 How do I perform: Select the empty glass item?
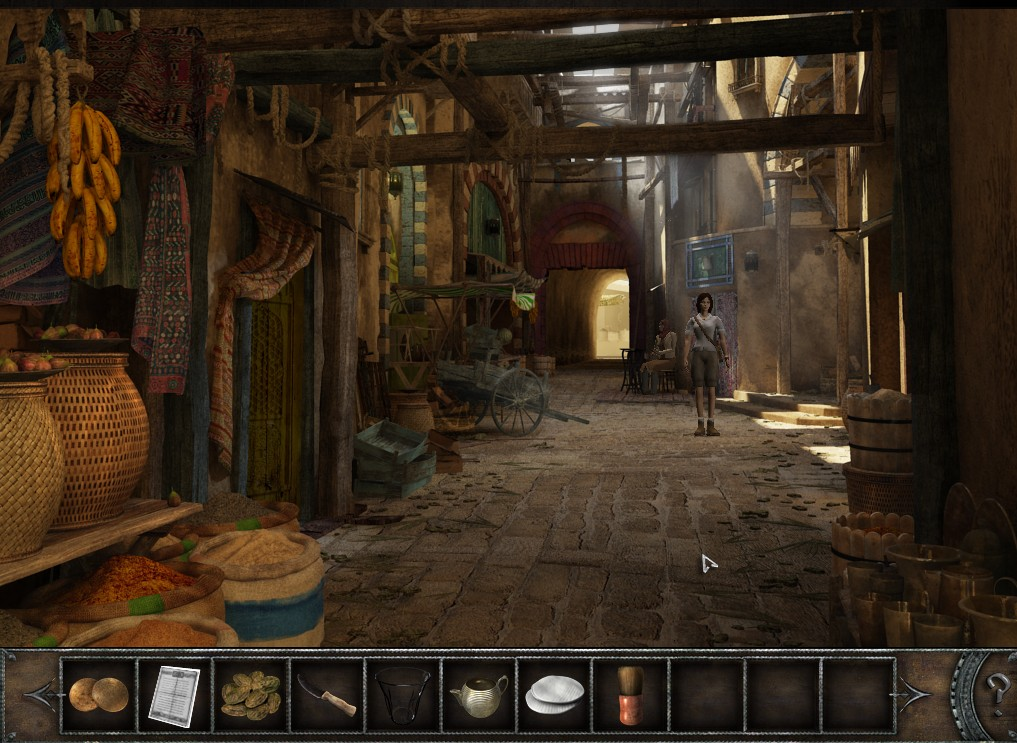[402, 695]
